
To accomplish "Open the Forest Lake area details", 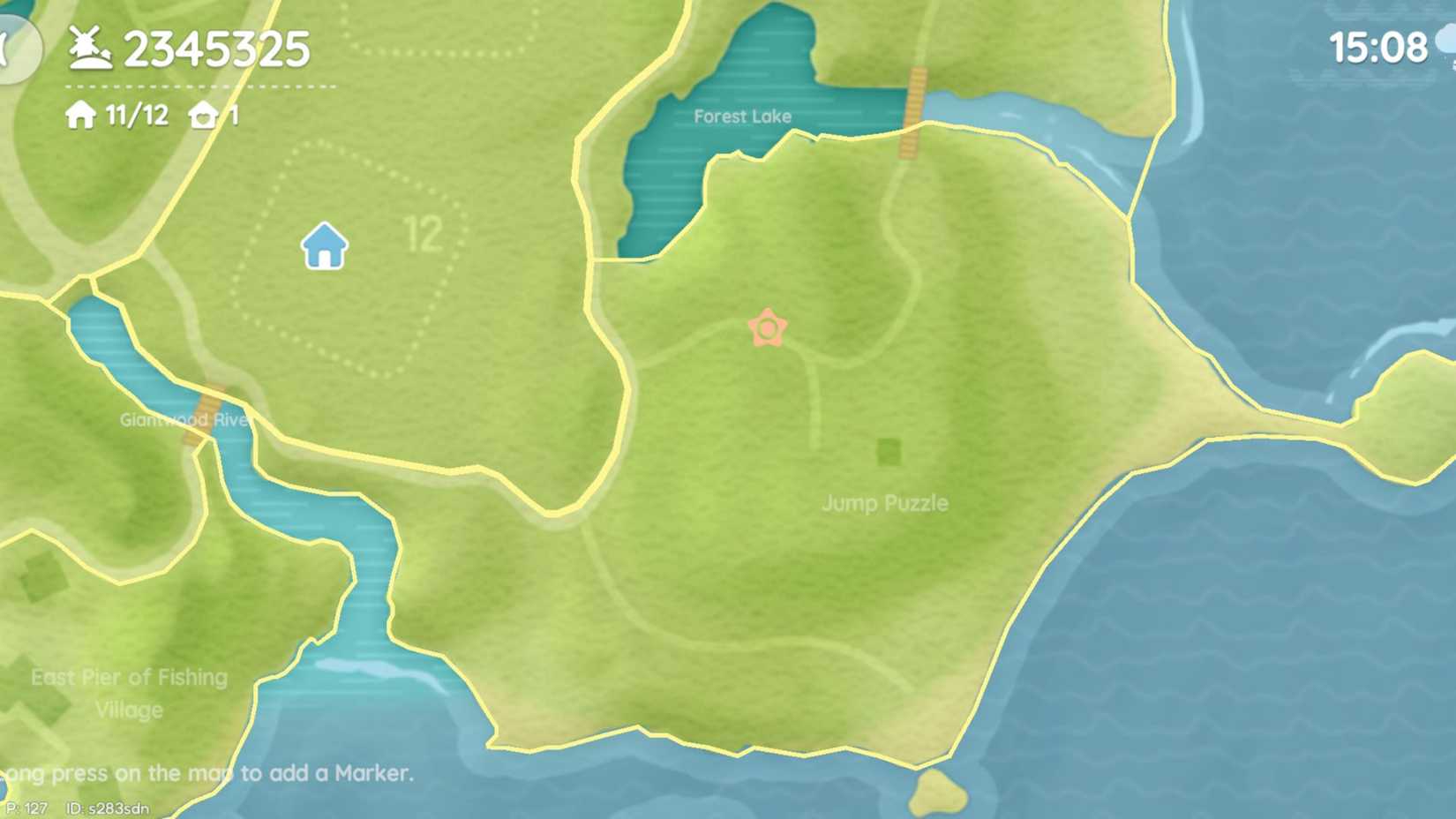I will (x=742, y=116).
